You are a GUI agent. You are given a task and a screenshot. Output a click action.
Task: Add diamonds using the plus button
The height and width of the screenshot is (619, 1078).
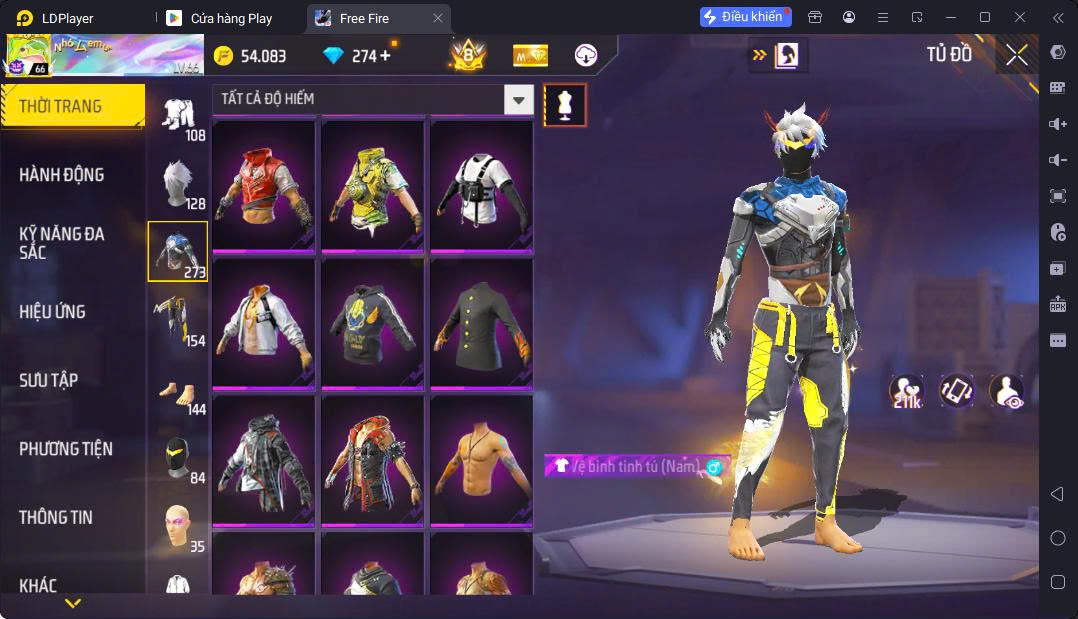pyautogui.click(x=385, y=56)
